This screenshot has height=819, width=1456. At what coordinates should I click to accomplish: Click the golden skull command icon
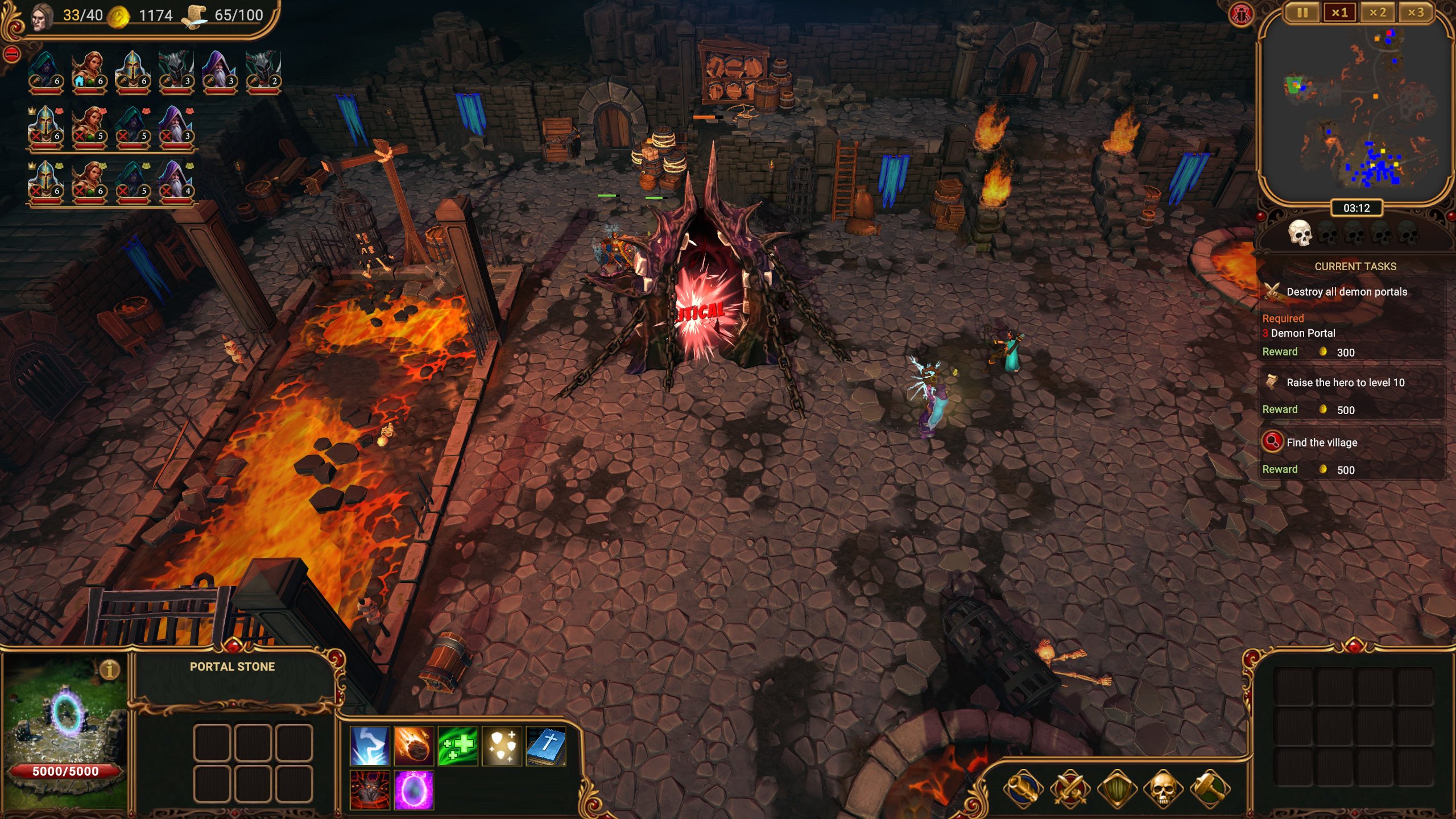click(x=1163, y=789)
